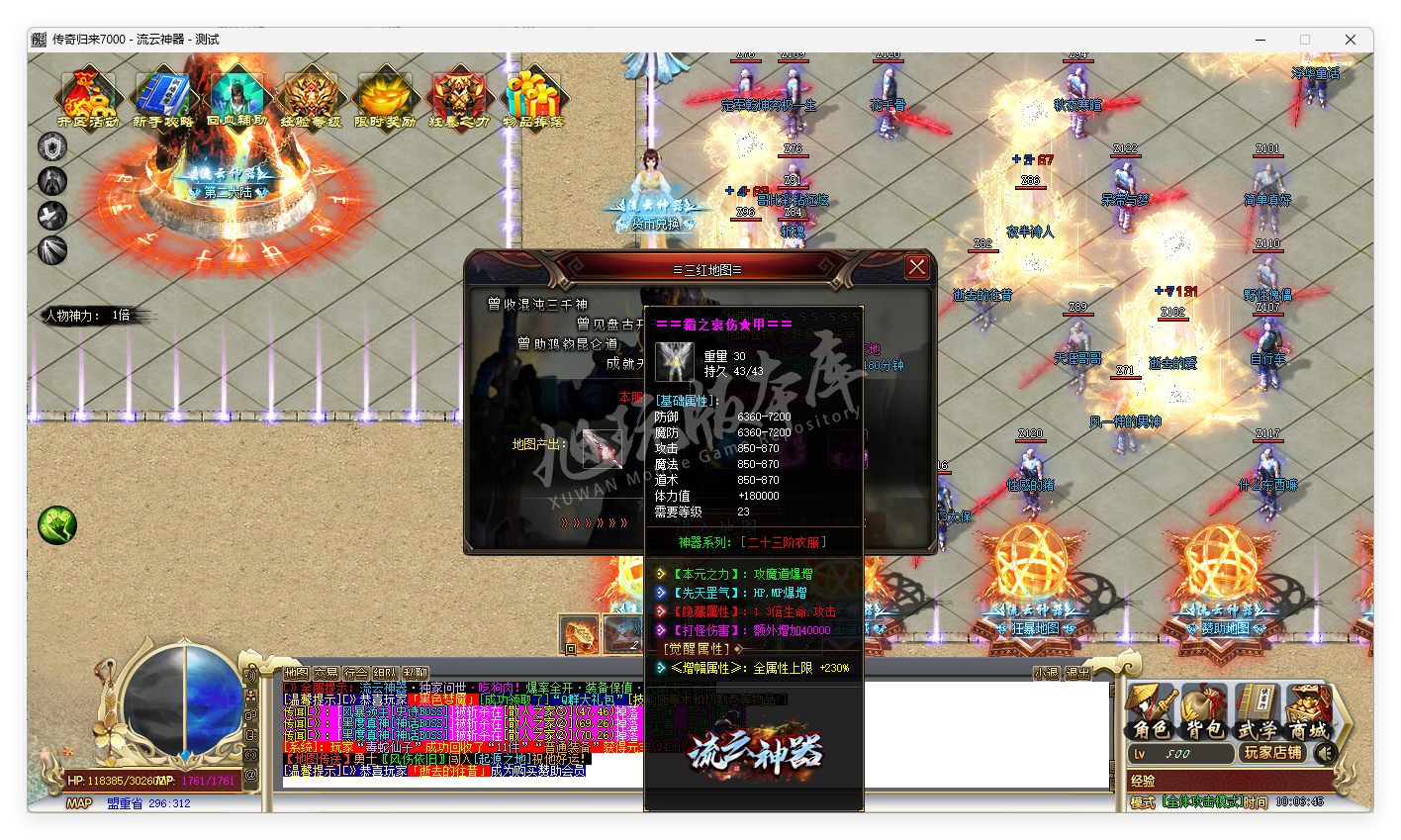Switch to the 私聊 chat tab
This screenshot has width=1401, height=840.
pyautogui.click(x=416, y=671)
